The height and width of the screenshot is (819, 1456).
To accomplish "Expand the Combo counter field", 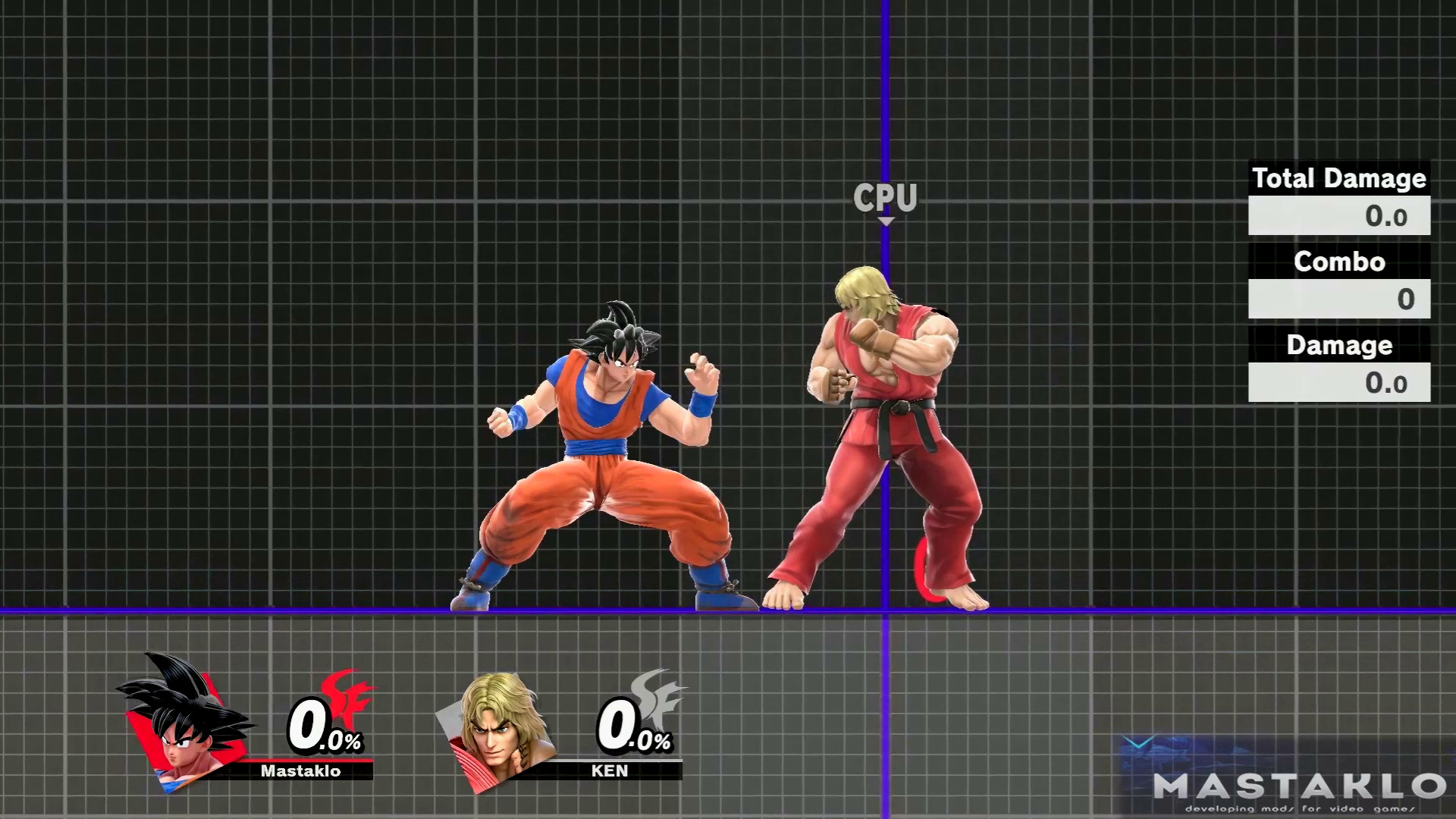I will 1339,299.
